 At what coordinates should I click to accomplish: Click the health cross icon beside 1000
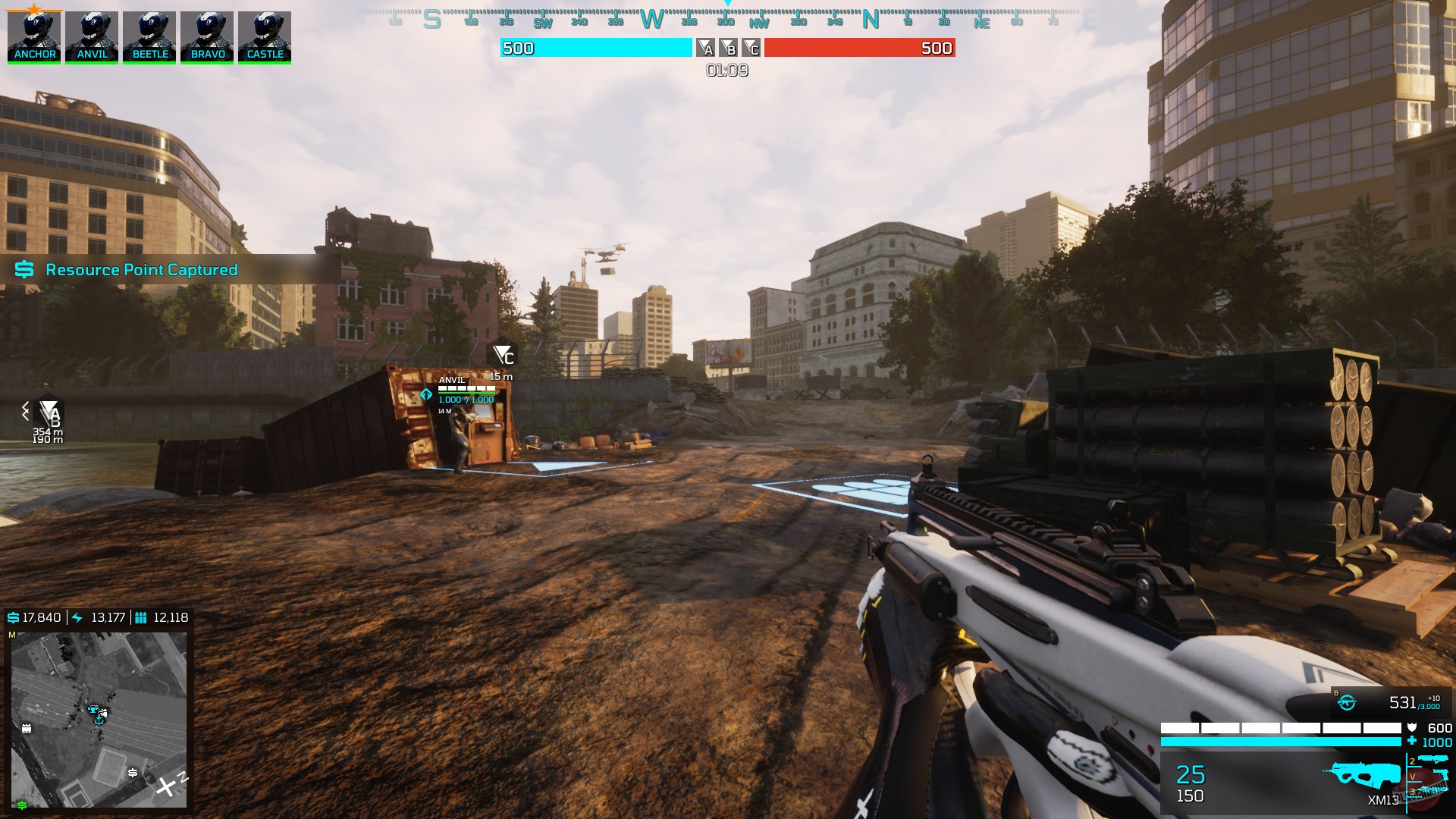[x=1411, y=740]
